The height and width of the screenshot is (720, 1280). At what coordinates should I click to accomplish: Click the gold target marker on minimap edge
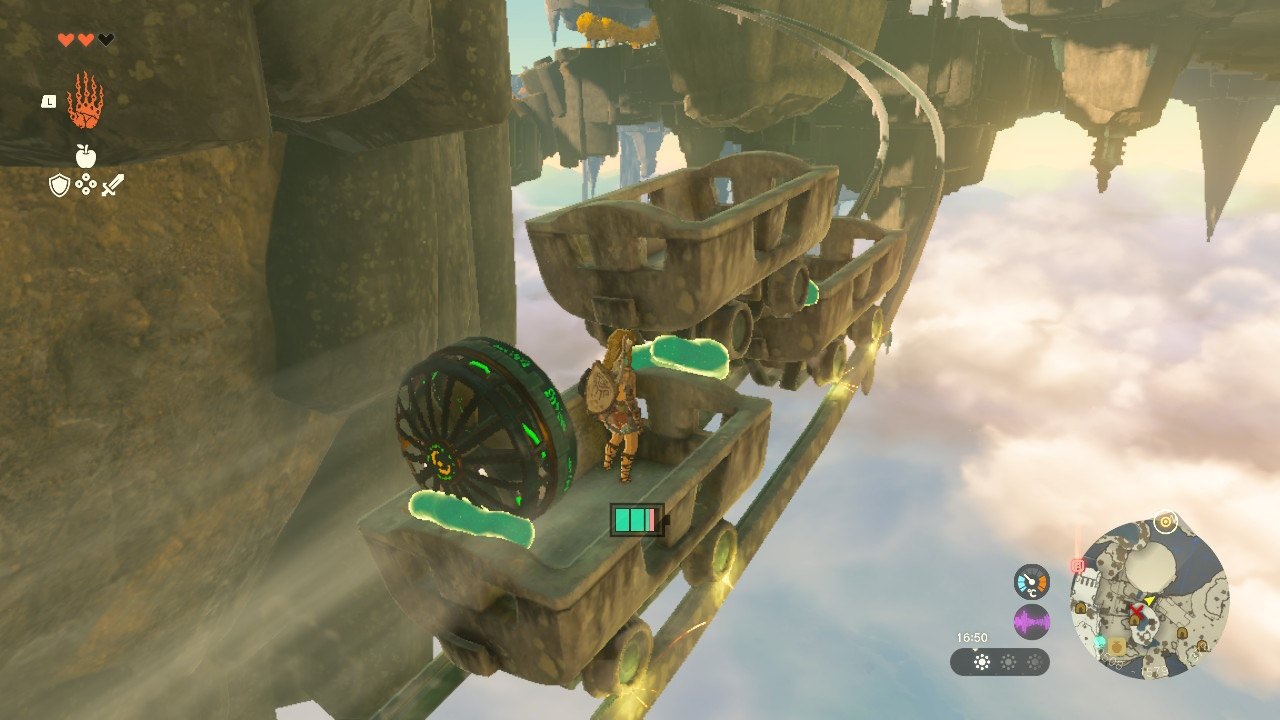click(x=1165, y=521)
